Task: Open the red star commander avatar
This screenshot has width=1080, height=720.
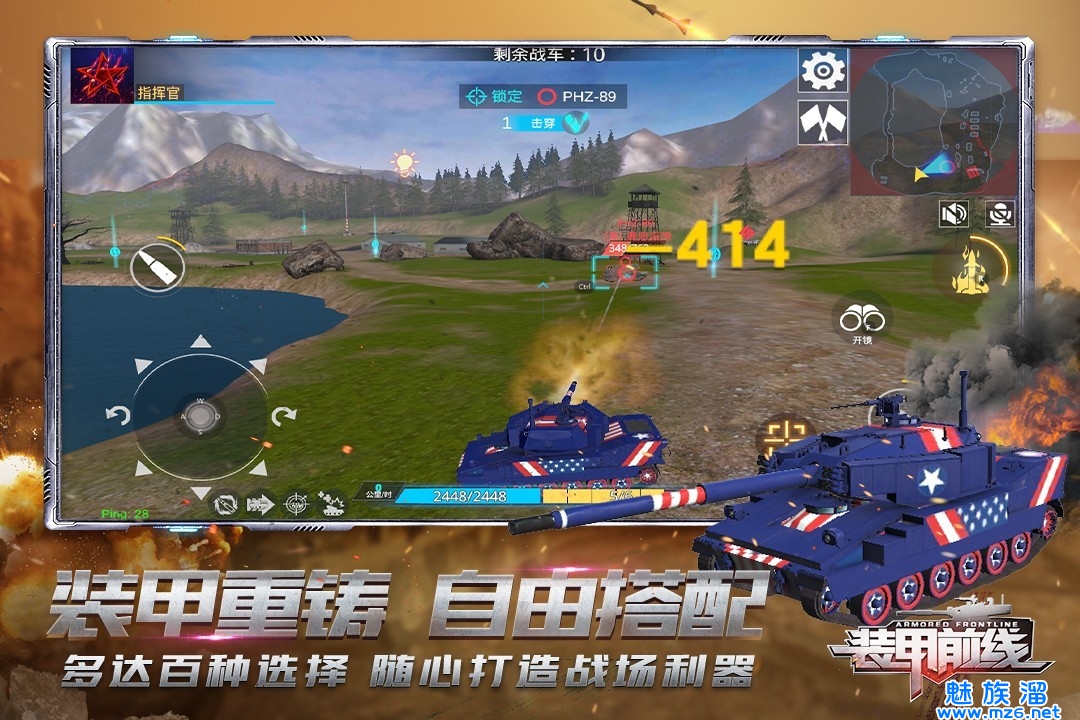Action: coord(102,75)
